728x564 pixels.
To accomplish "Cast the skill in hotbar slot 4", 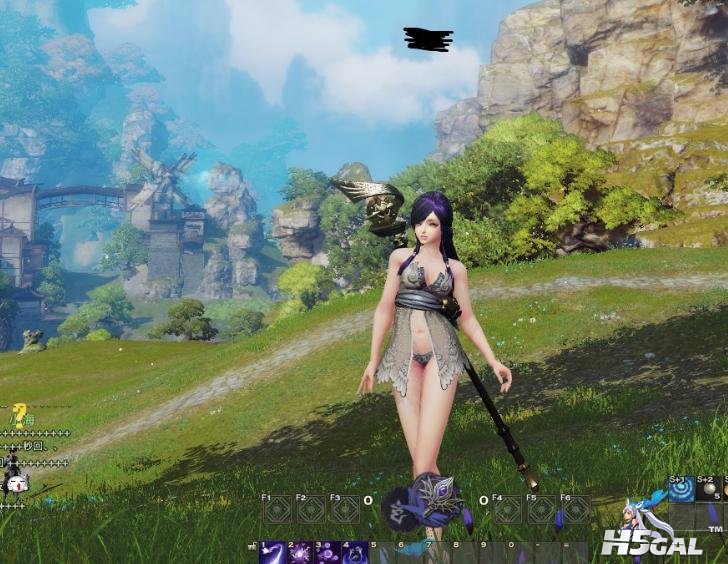I will (355, 553).
